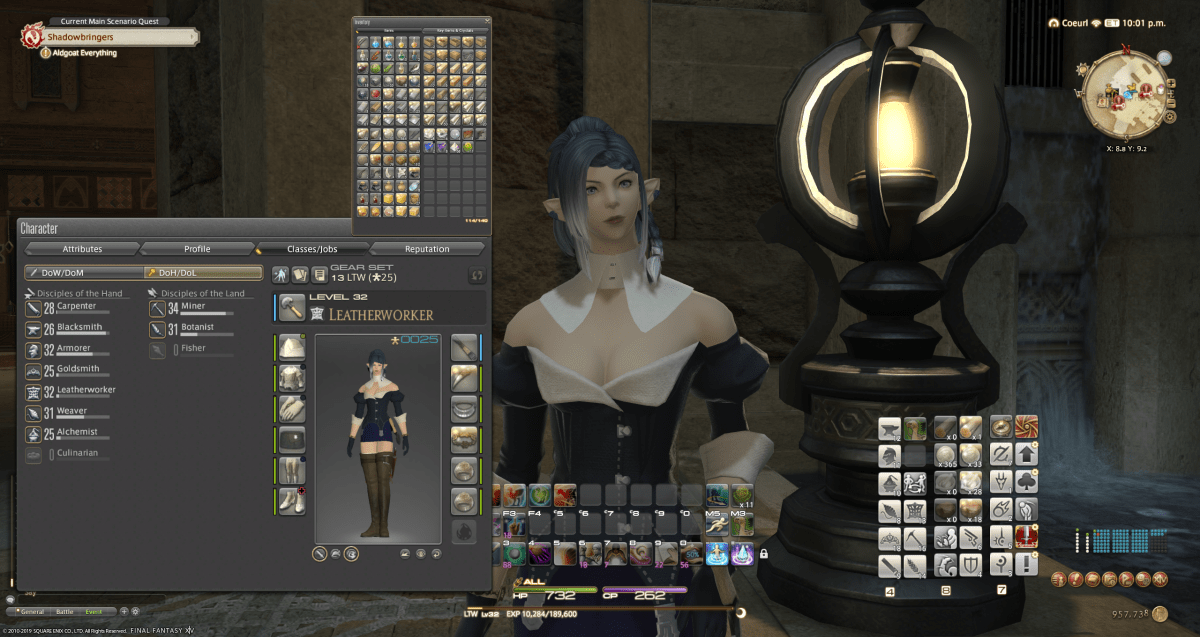This screenshot has height=637, width=1200.
Task: Pick the Armorer class entry
Action: tap(76, 350)
